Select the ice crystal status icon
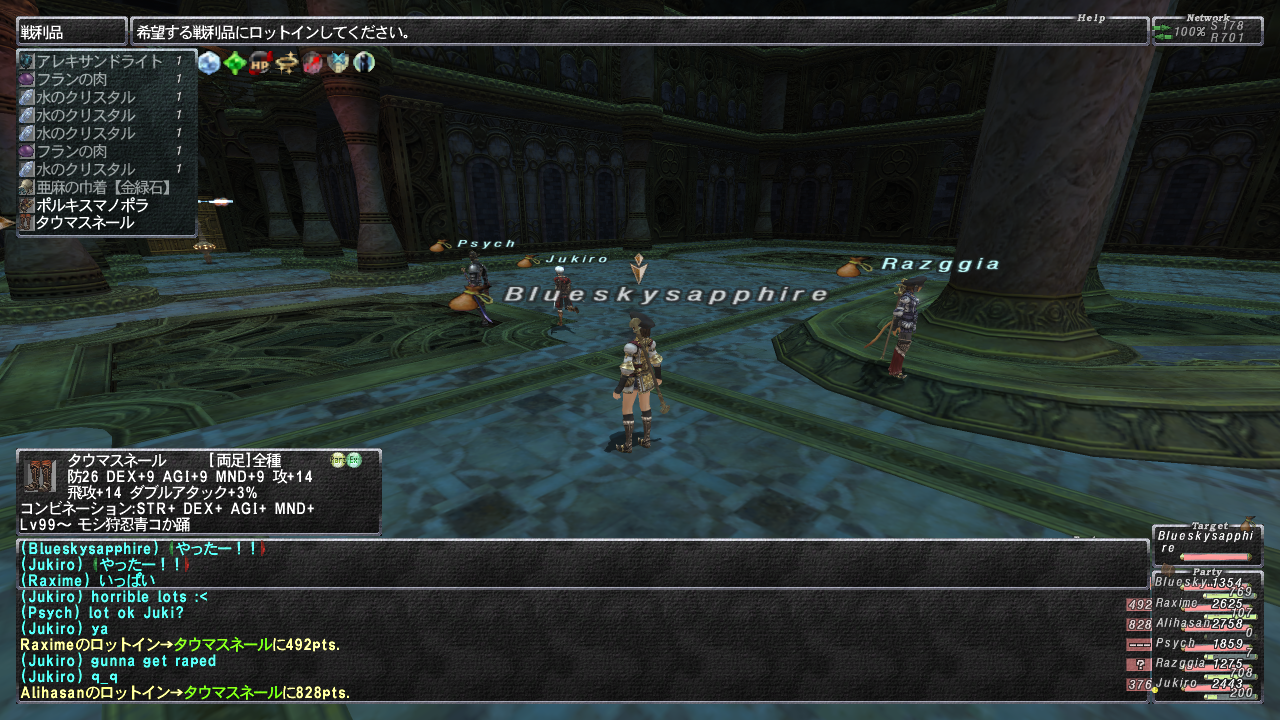Image resolution: width=1280 pixels, height=720 pixels. coord(209,63)
